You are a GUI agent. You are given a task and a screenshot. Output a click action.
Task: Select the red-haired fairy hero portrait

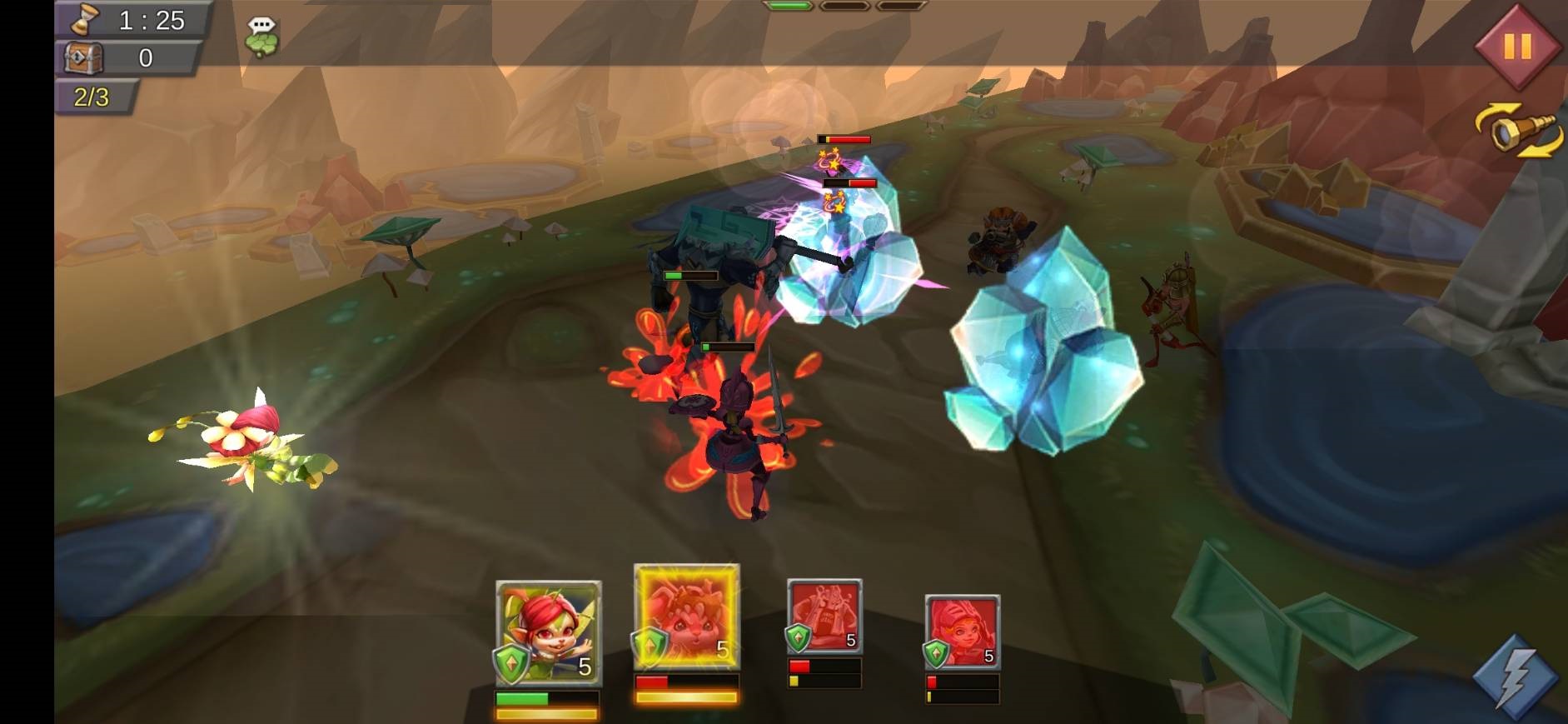pos(548,633)
